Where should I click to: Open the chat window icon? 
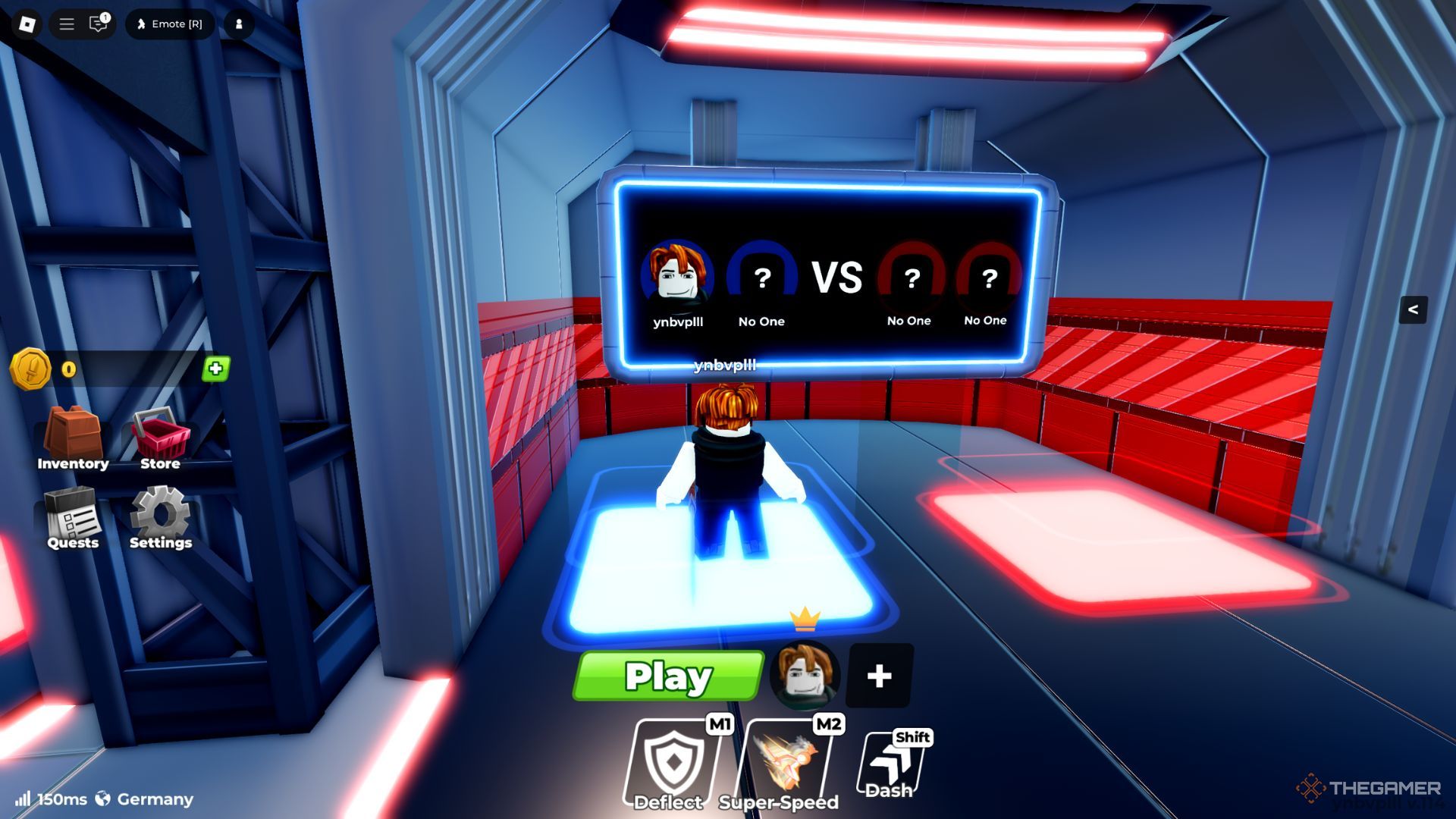[x=98, y=24]
